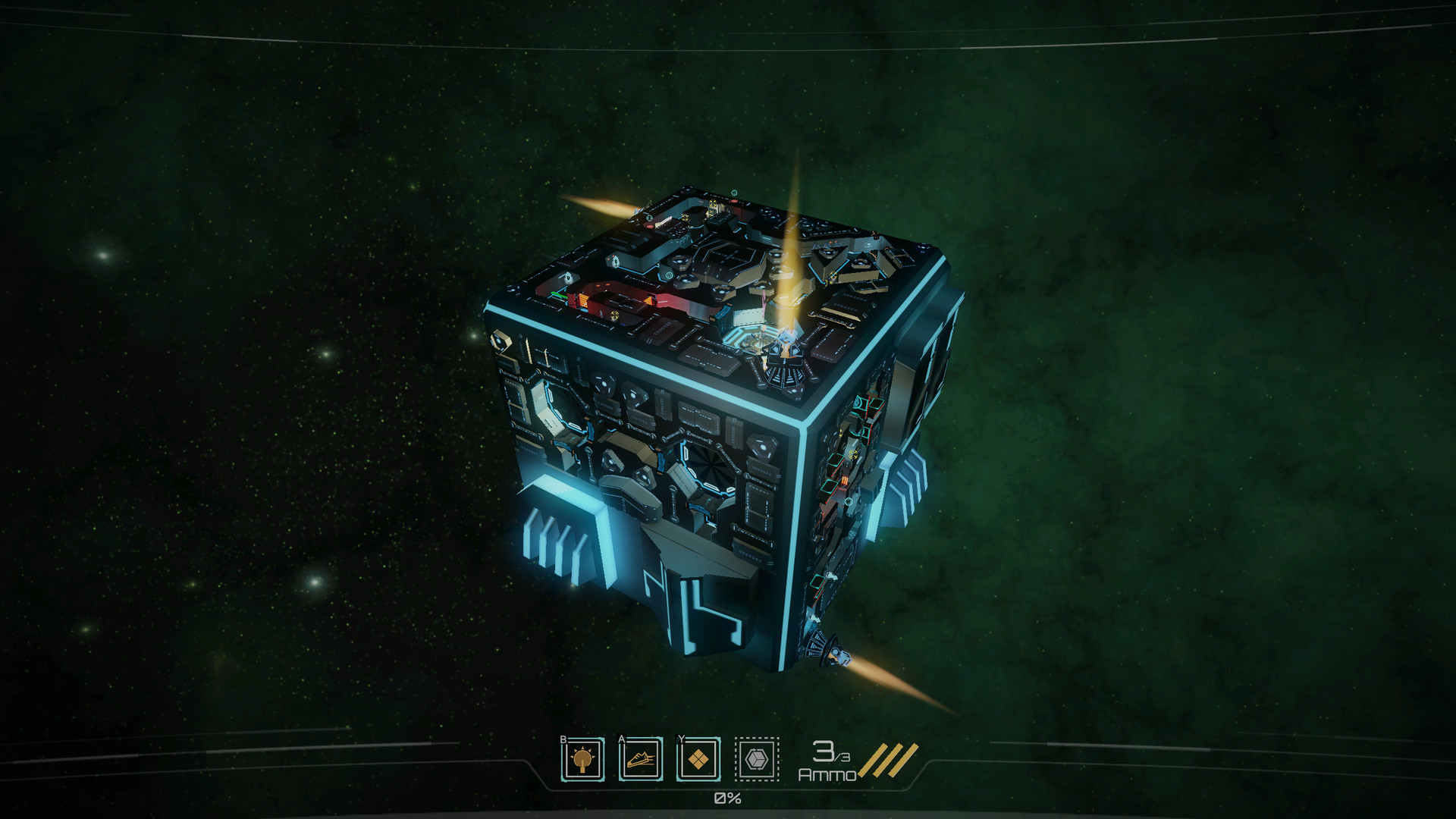Viewport: 1456px width, 819px height.
Task: Select the four-diamond ability slot
Action: [x=698, y=759]
